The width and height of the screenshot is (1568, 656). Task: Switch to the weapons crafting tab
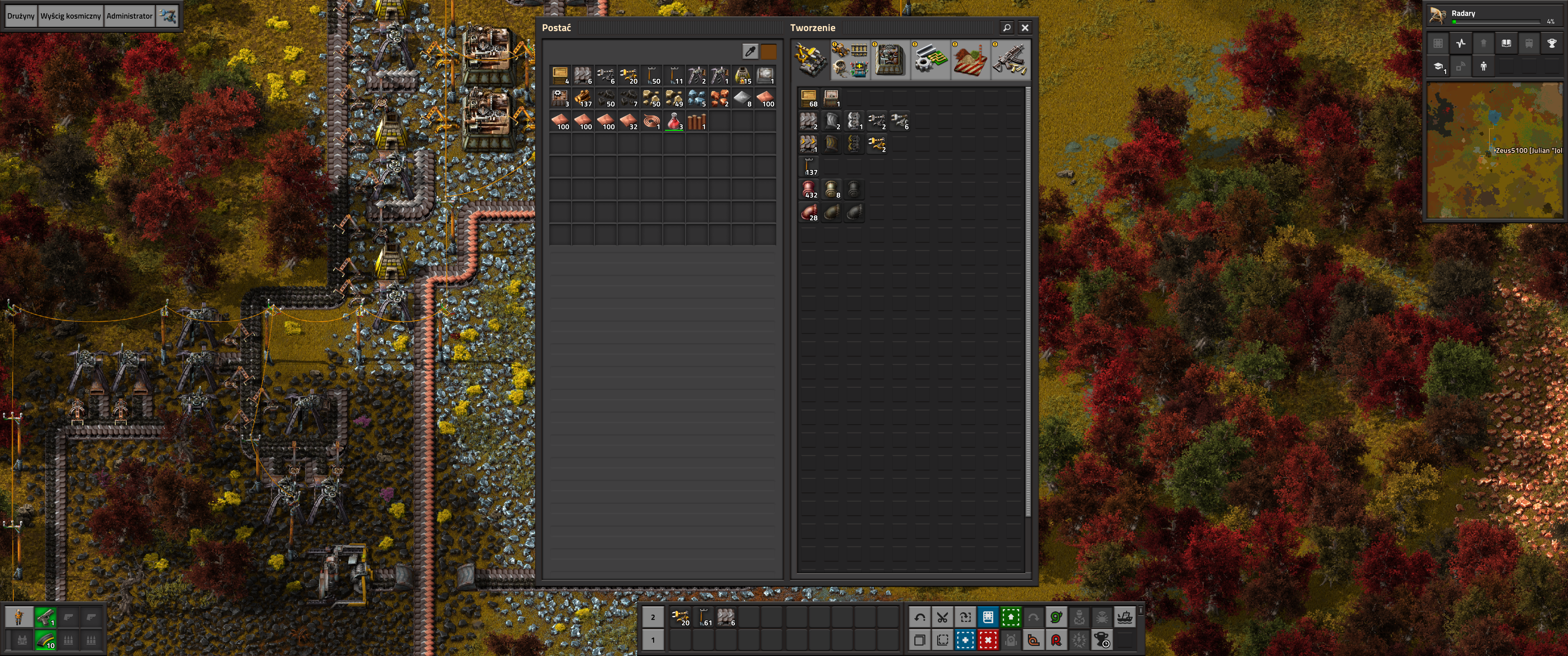click(x=1010, y=60)
